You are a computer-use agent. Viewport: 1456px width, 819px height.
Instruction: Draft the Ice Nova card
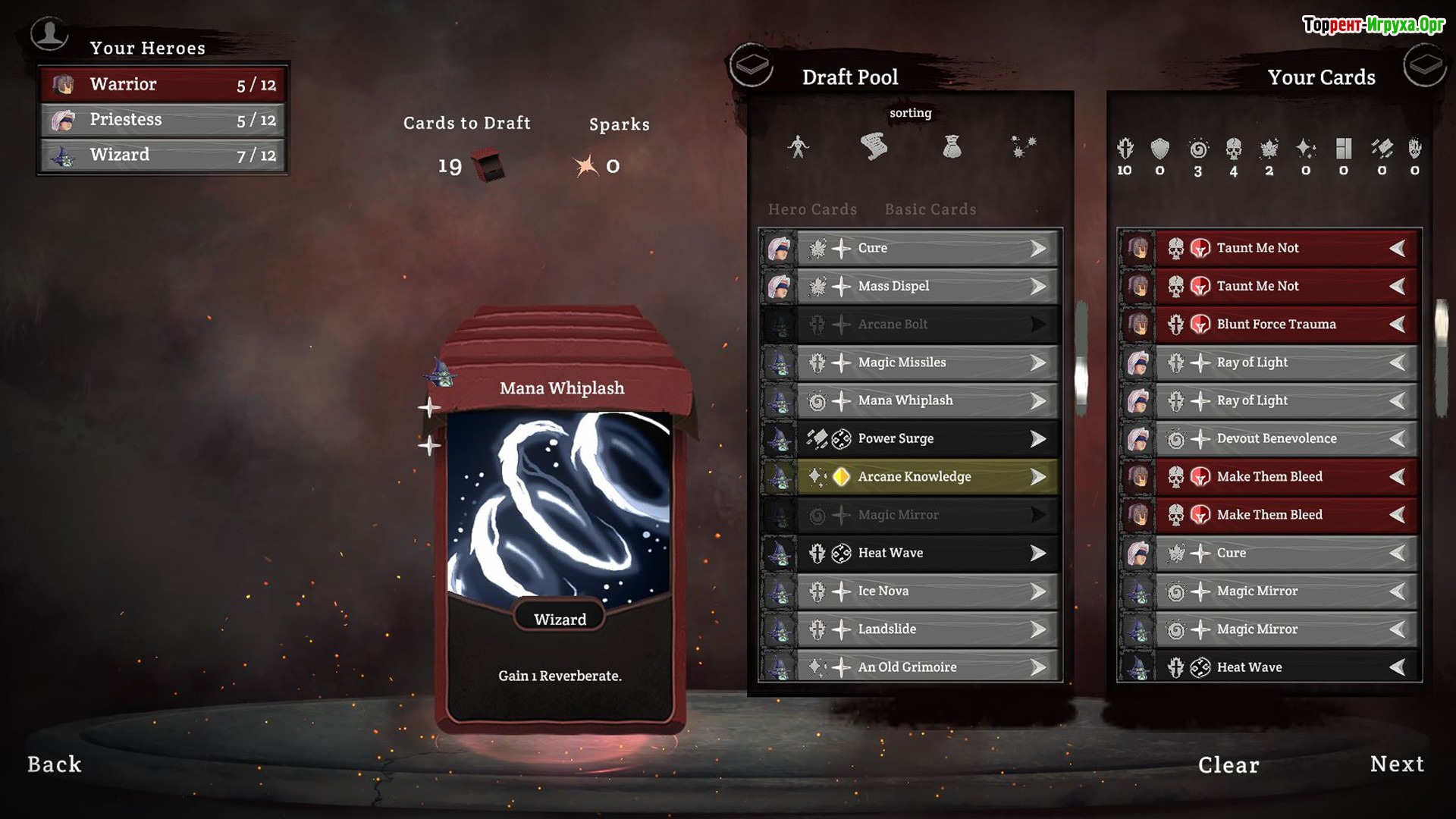click(x=927, y=591)
